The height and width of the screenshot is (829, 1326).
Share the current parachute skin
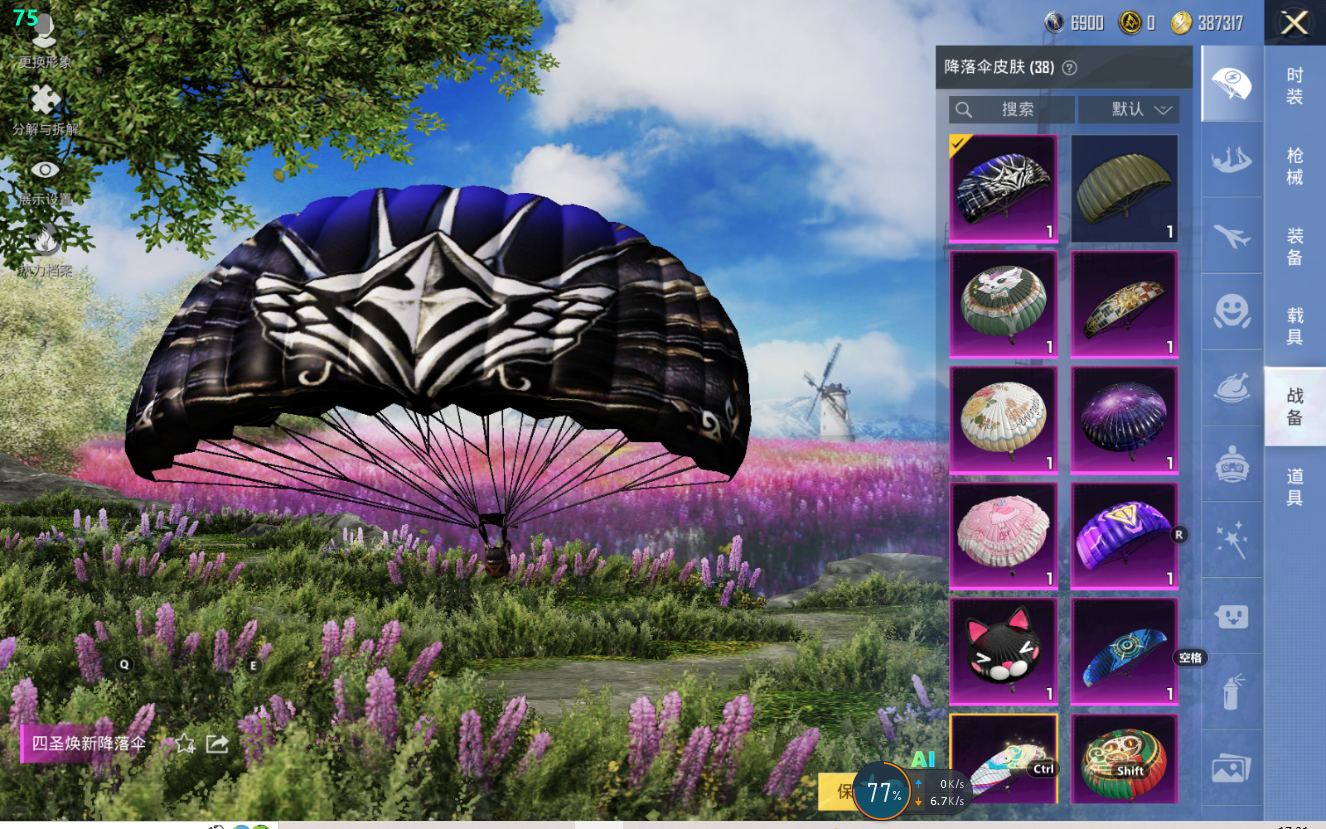216,744
